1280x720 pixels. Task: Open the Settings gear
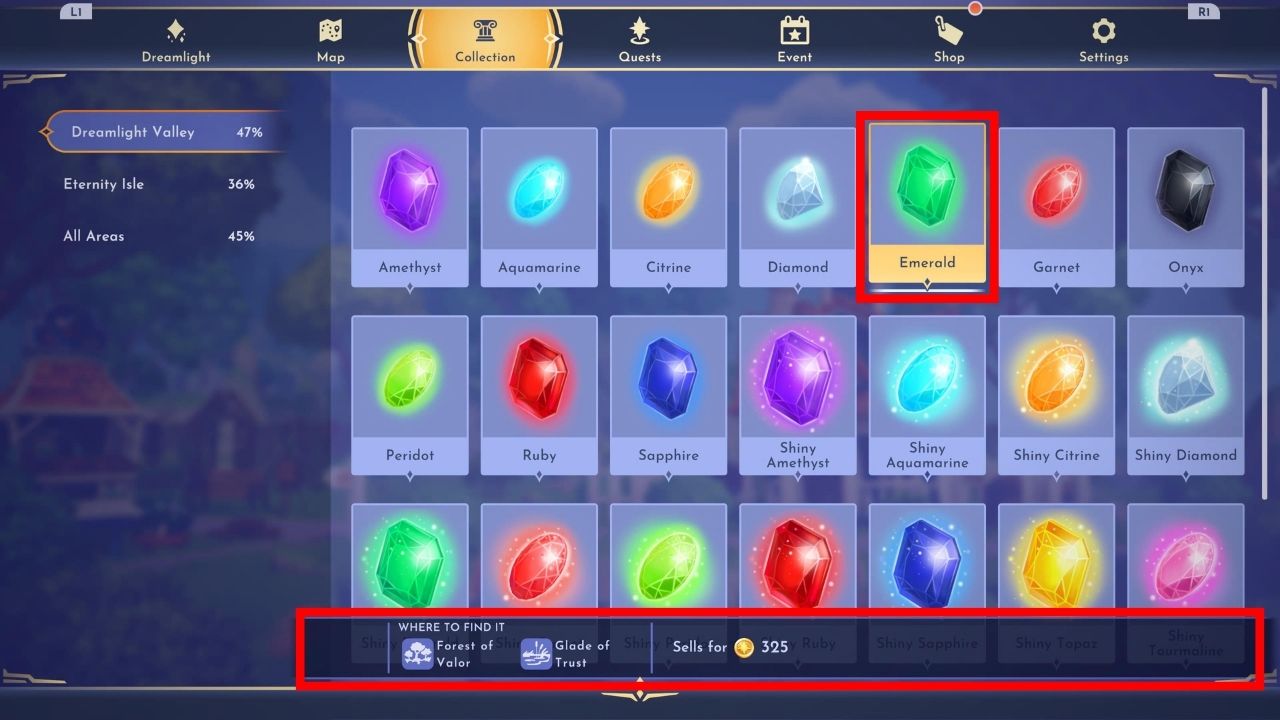point(1102,40)
